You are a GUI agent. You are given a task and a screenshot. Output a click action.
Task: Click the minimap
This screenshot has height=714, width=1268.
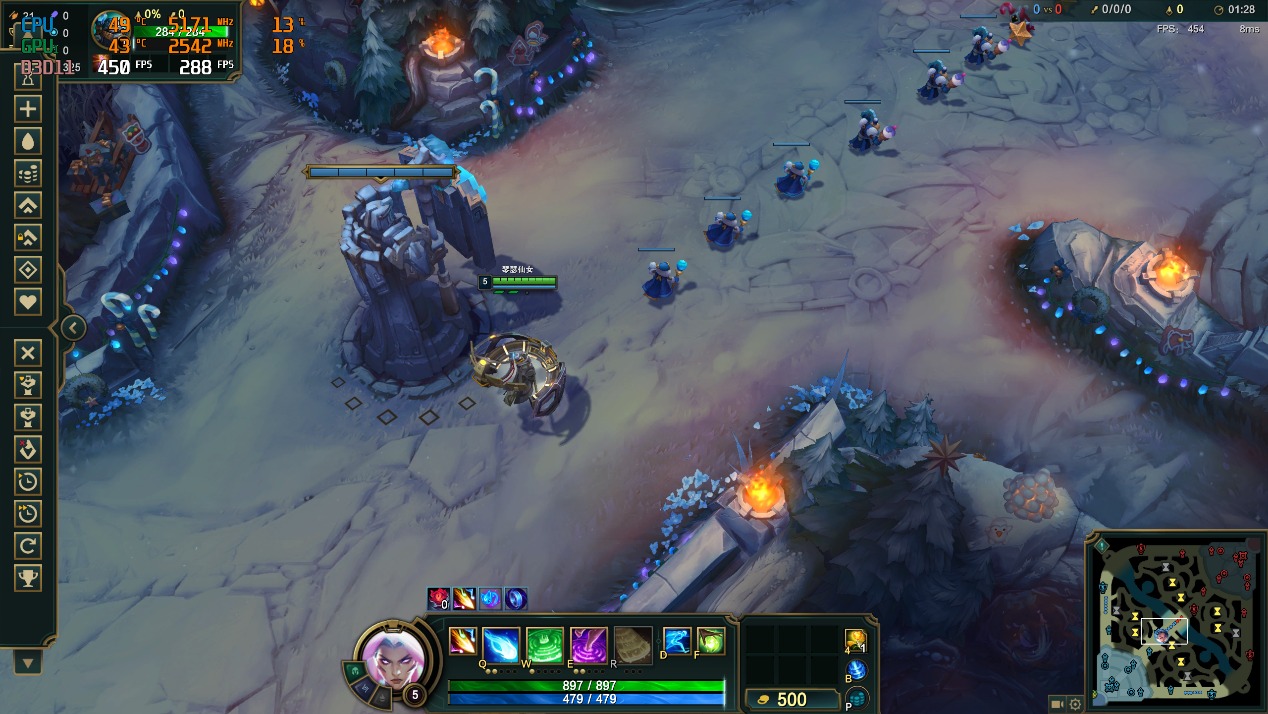click(x=1176, y=620)
